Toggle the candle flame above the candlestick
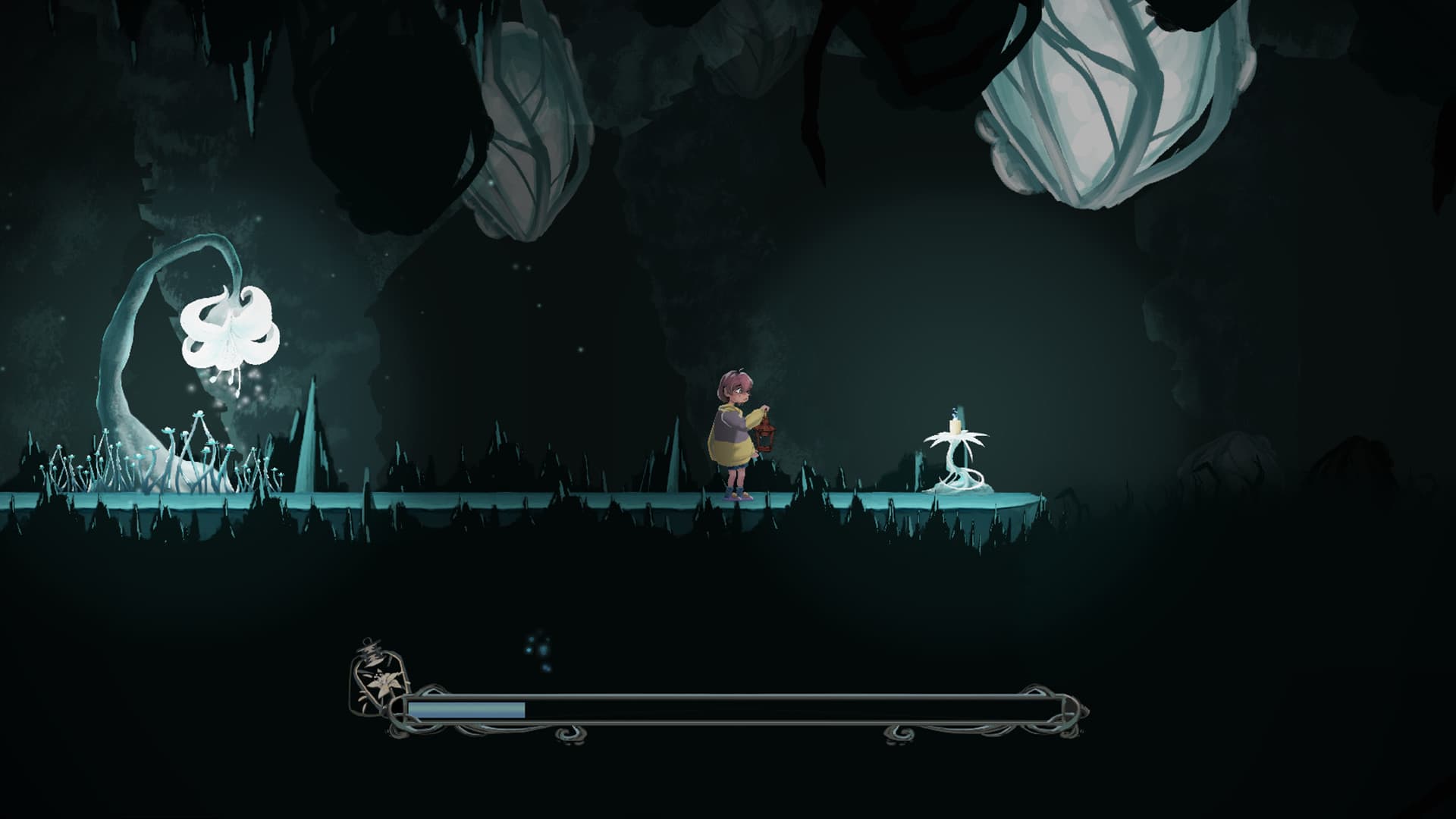Screen dimensions: 1456x819 954,413
